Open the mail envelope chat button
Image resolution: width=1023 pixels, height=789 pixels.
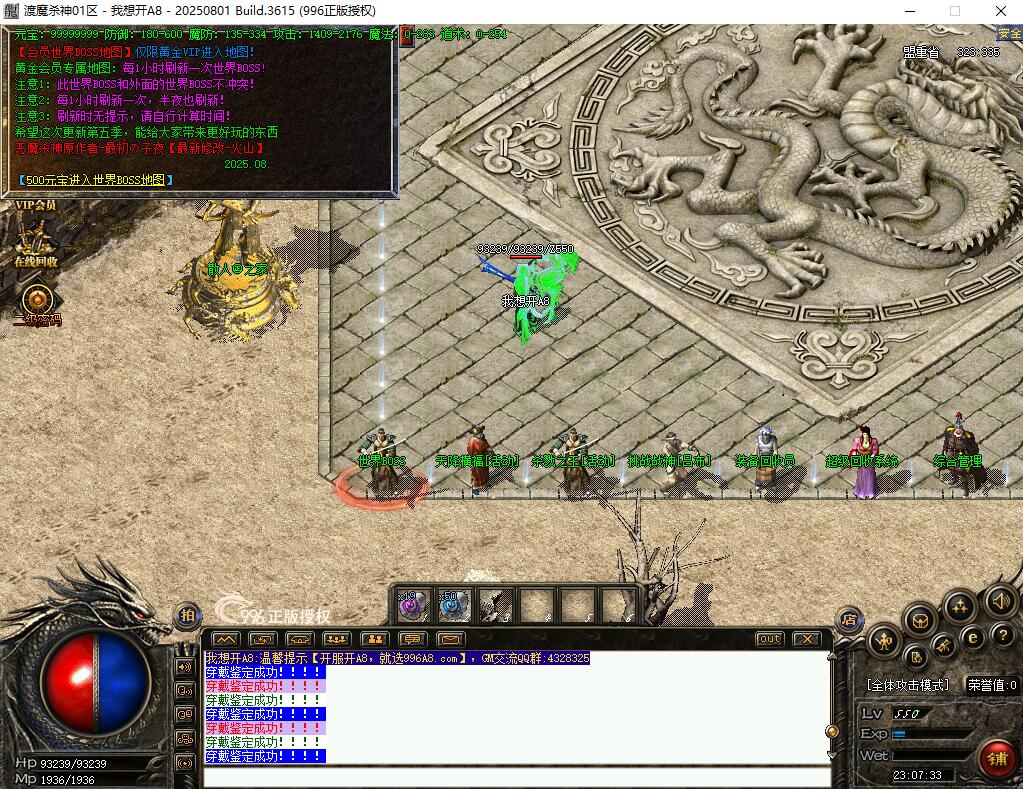pos(449,638)
